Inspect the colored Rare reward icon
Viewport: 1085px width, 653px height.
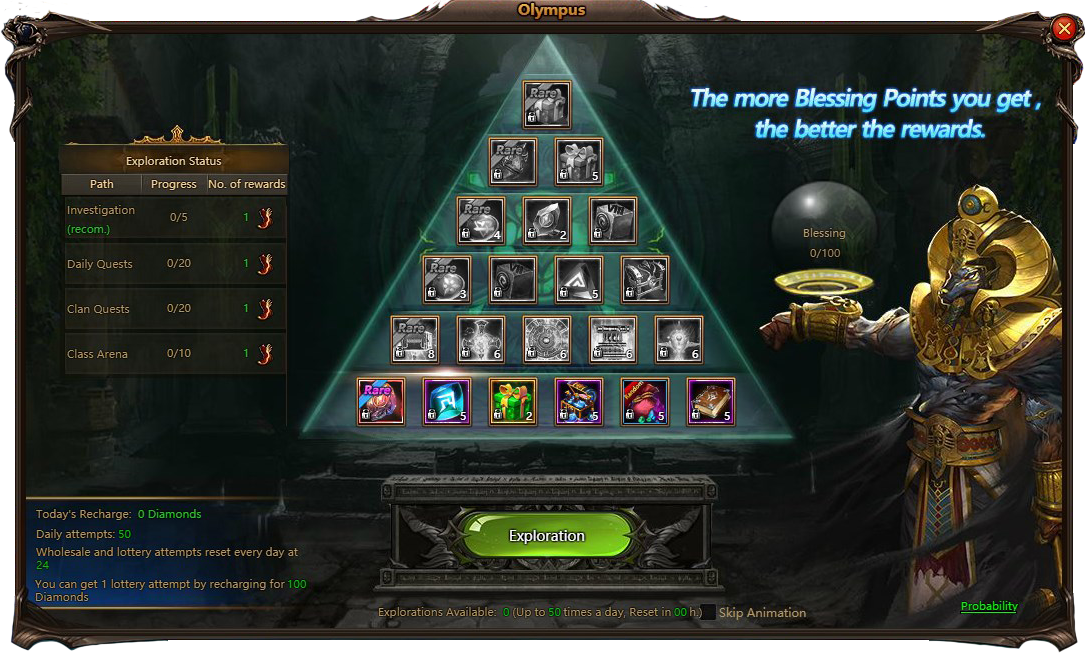point(381,401)
